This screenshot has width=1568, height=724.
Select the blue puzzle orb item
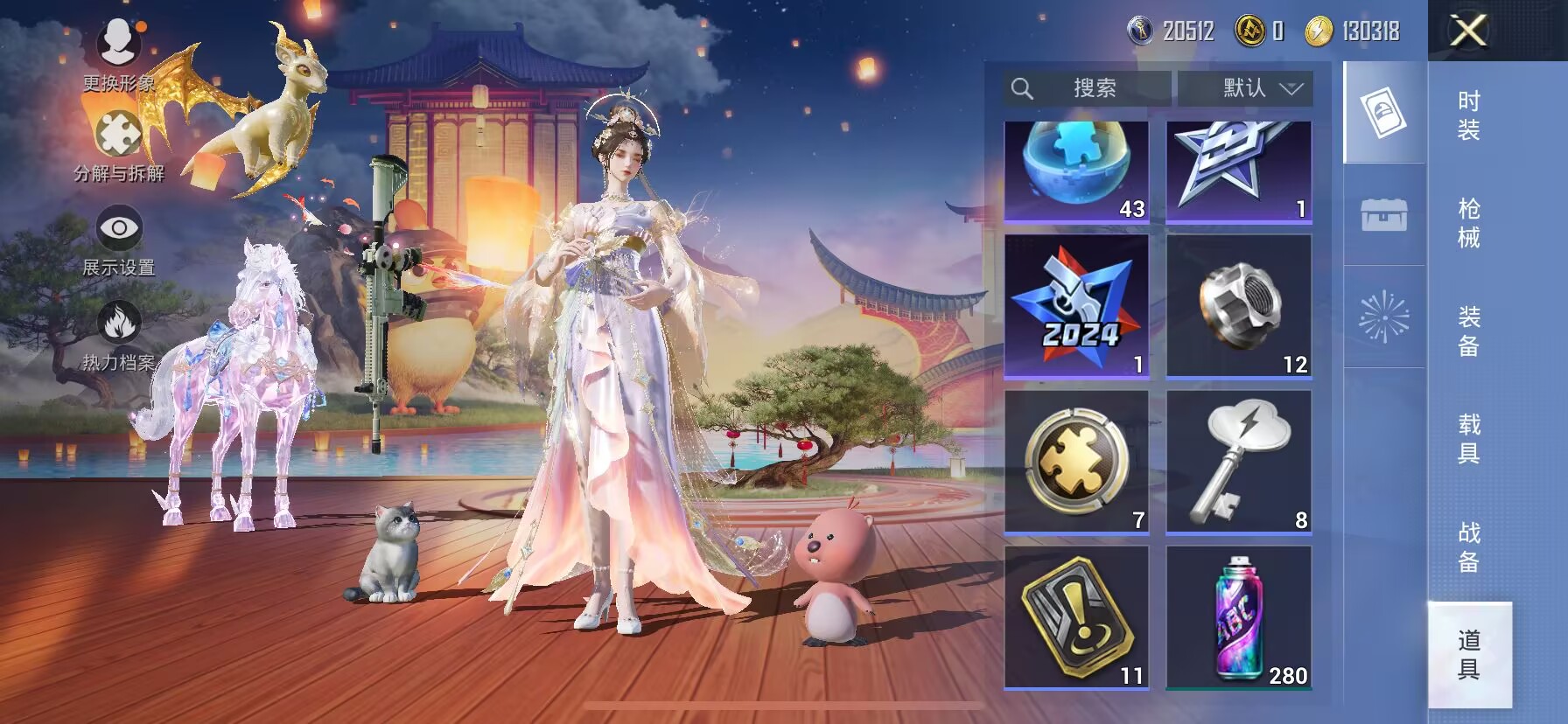tap(1076, 171)
